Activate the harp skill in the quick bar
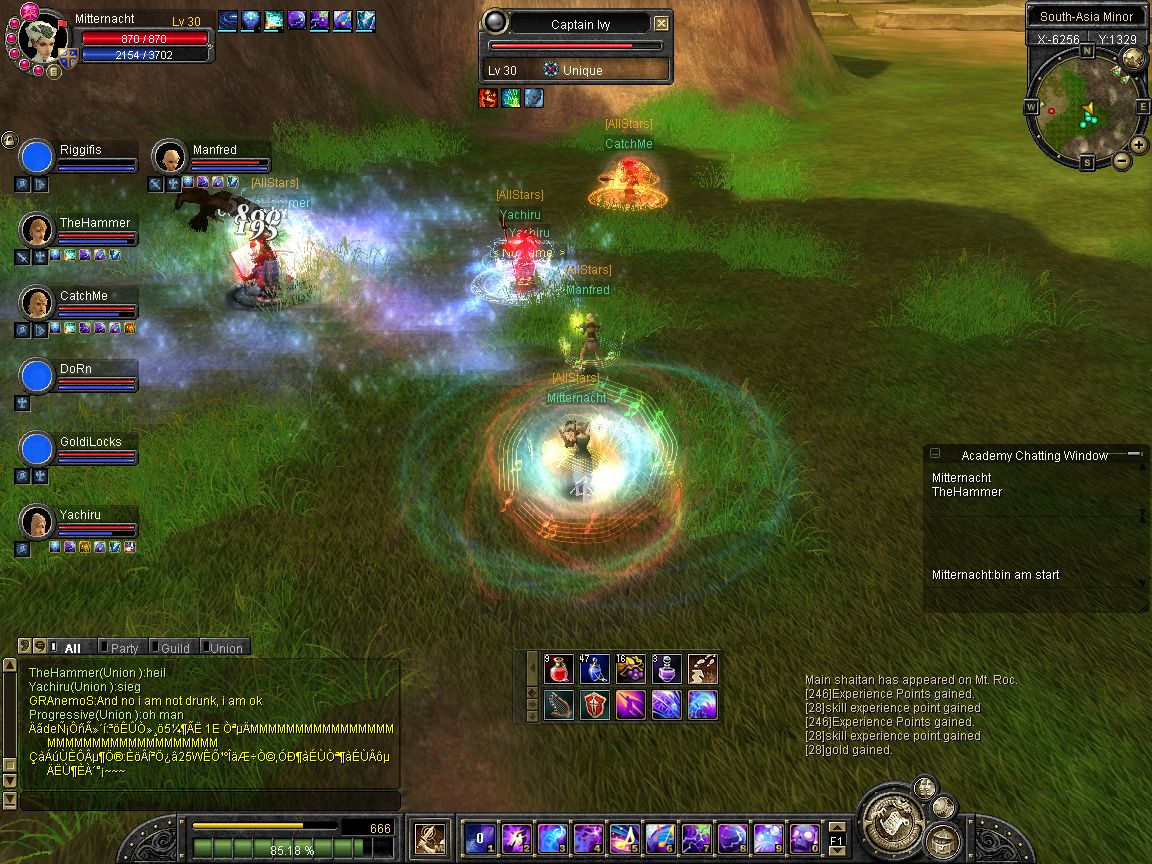The width and height of the screenshot is (1152, 864). pyautogui.click(x=560, y=704)
